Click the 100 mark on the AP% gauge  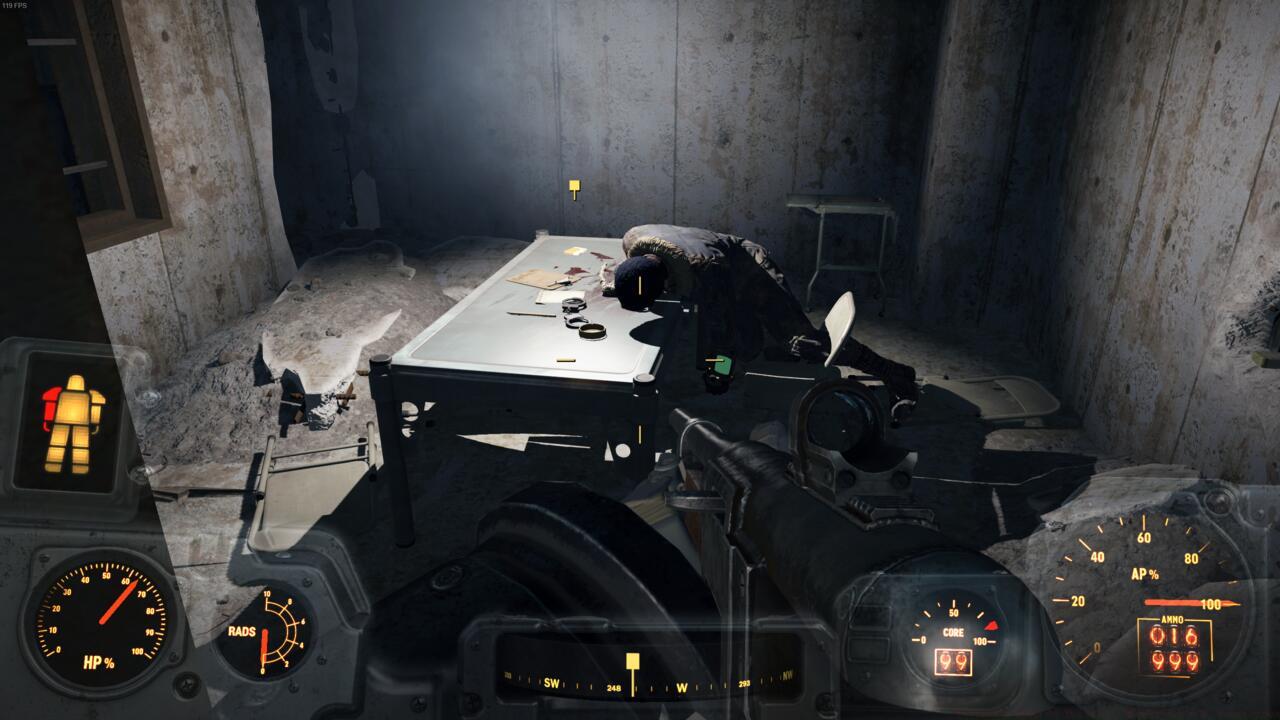tap(1212, 602)
